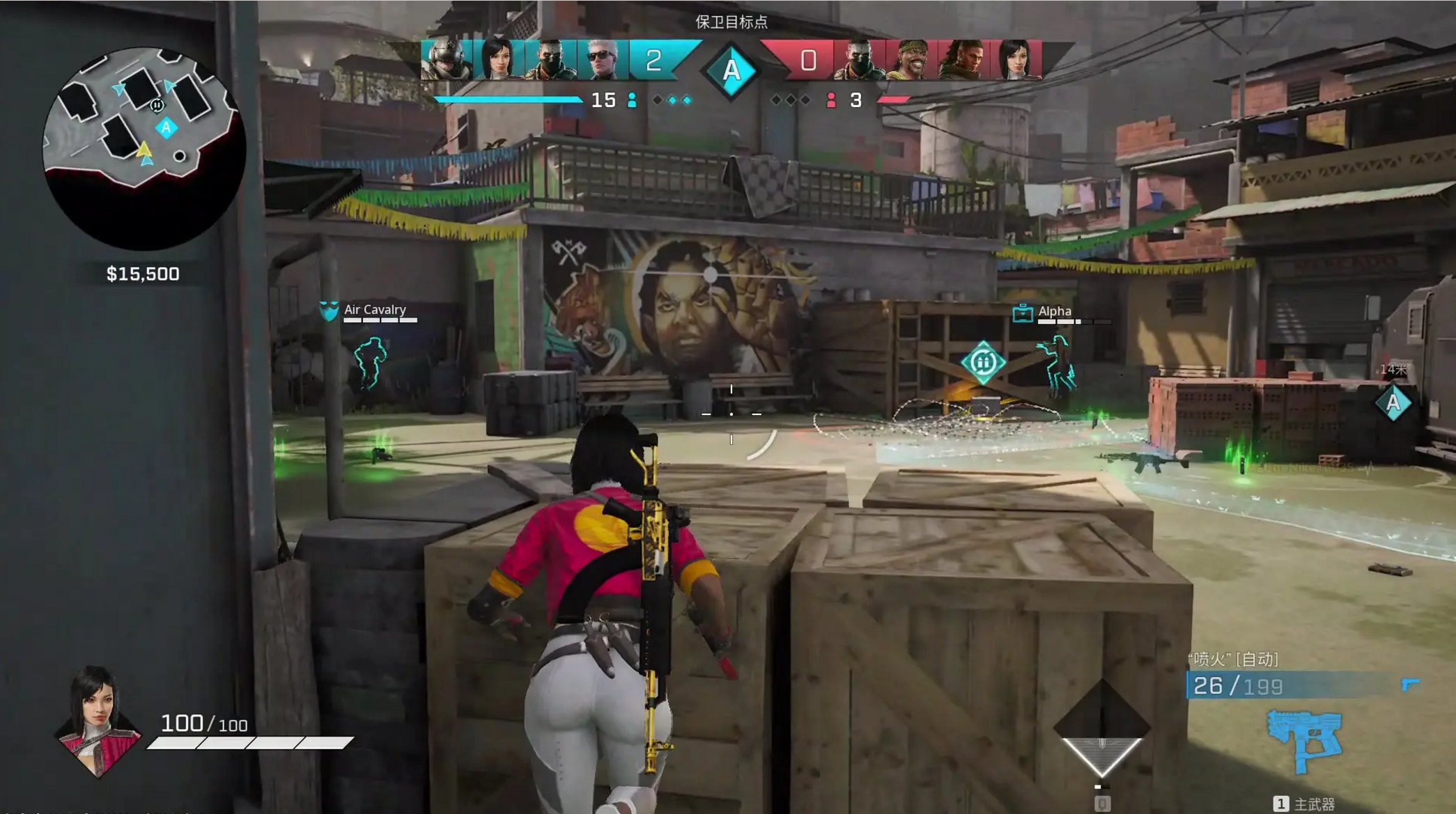This screenshot has width=1456, height=814.
Task: Select the Alpha teammate nameplate
Action: coord(1054,312)
